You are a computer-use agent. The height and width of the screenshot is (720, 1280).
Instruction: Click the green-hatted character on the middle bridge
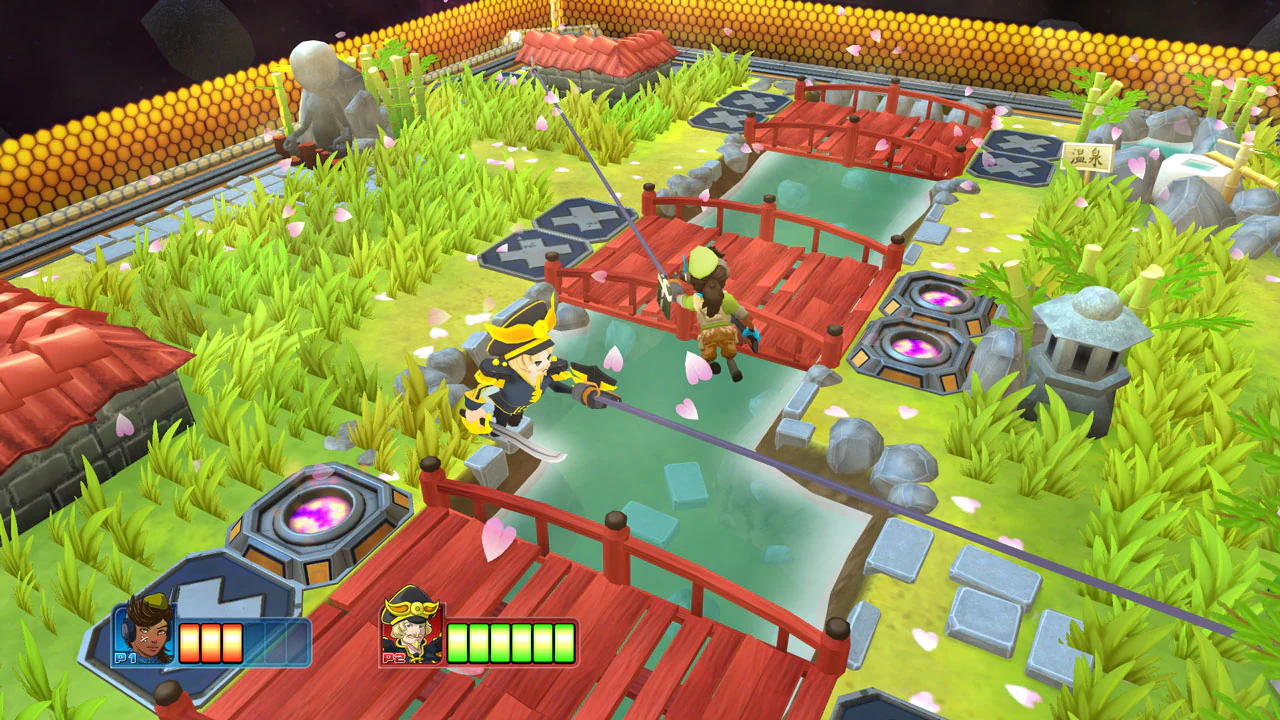(x=710, y=300)
